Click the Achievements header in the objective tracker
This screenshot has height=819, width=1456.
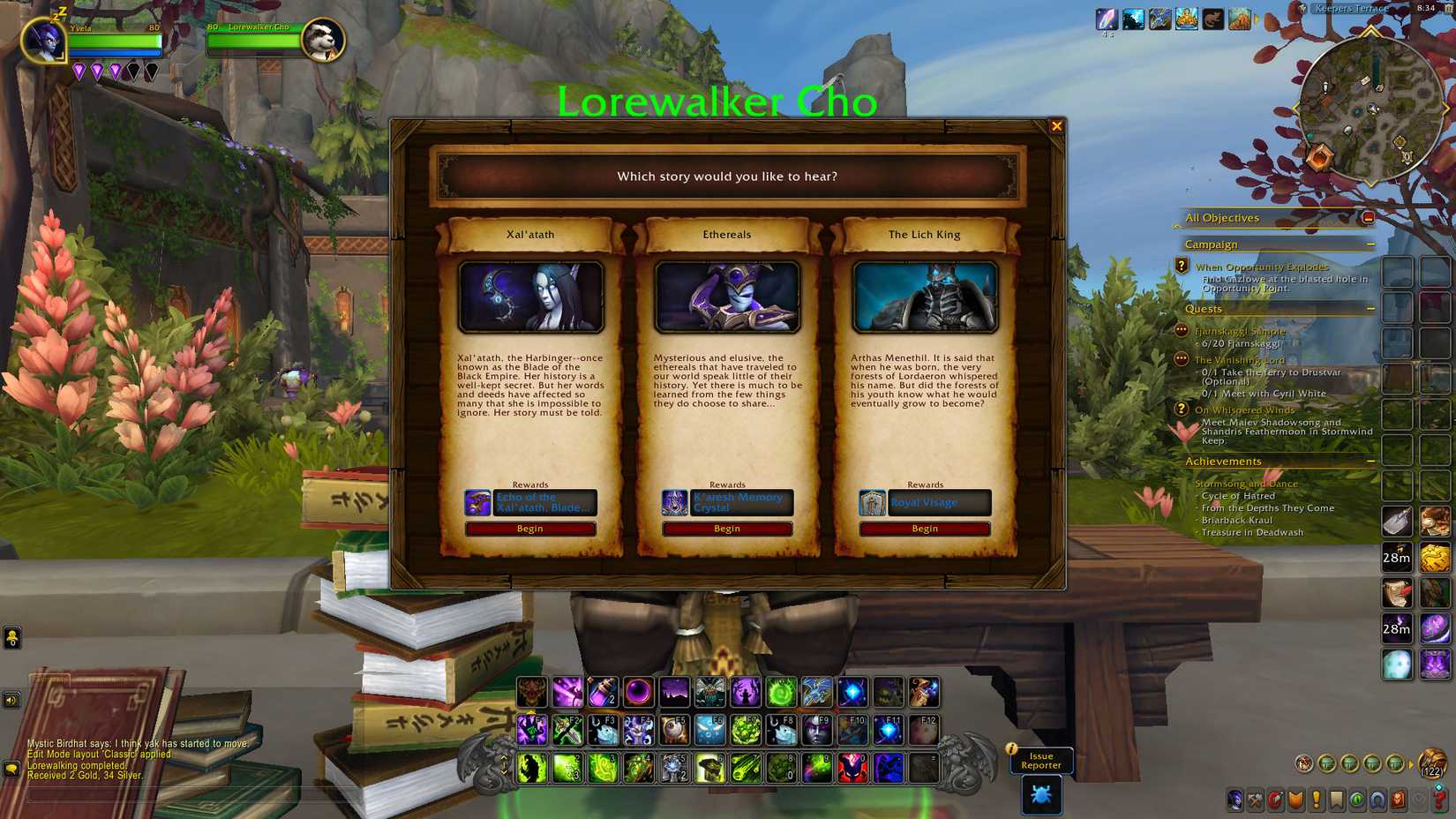(x=1223, y=461)
